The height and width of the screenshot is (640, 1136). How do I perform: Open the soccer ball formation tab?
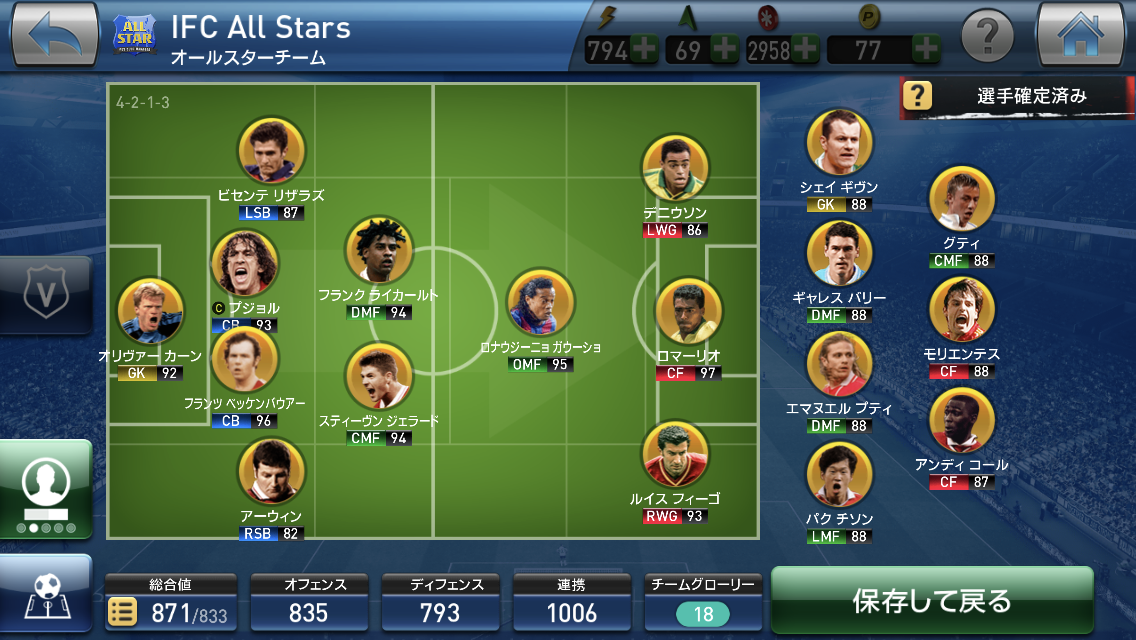pyautogui.click(x=45, y=597)
